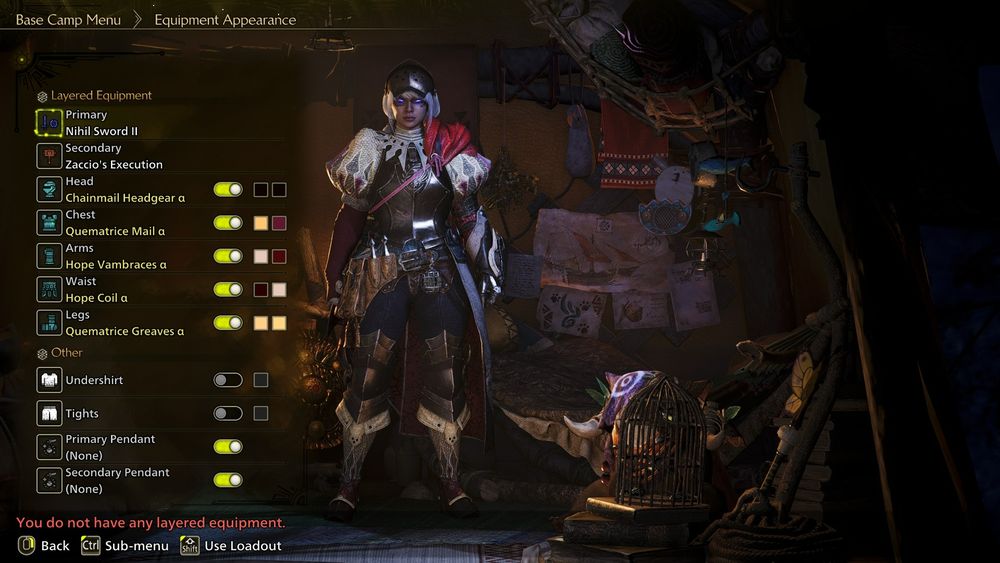Select Head Chainmail Headgear α row
This screenshot has height=563, width=1000.
point(124,189)
